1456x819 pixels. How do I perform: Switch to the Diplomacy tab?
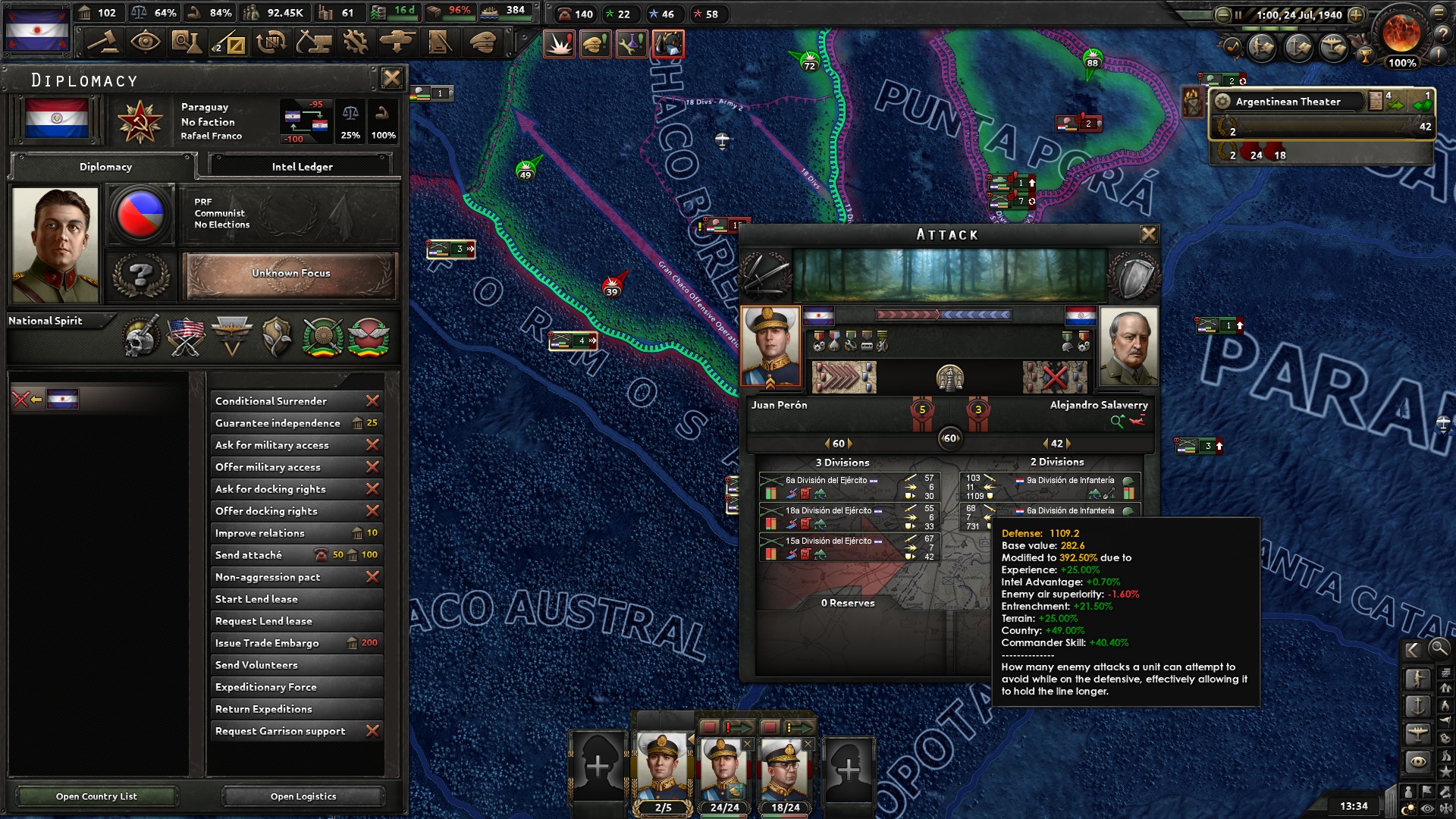[104, 167]
